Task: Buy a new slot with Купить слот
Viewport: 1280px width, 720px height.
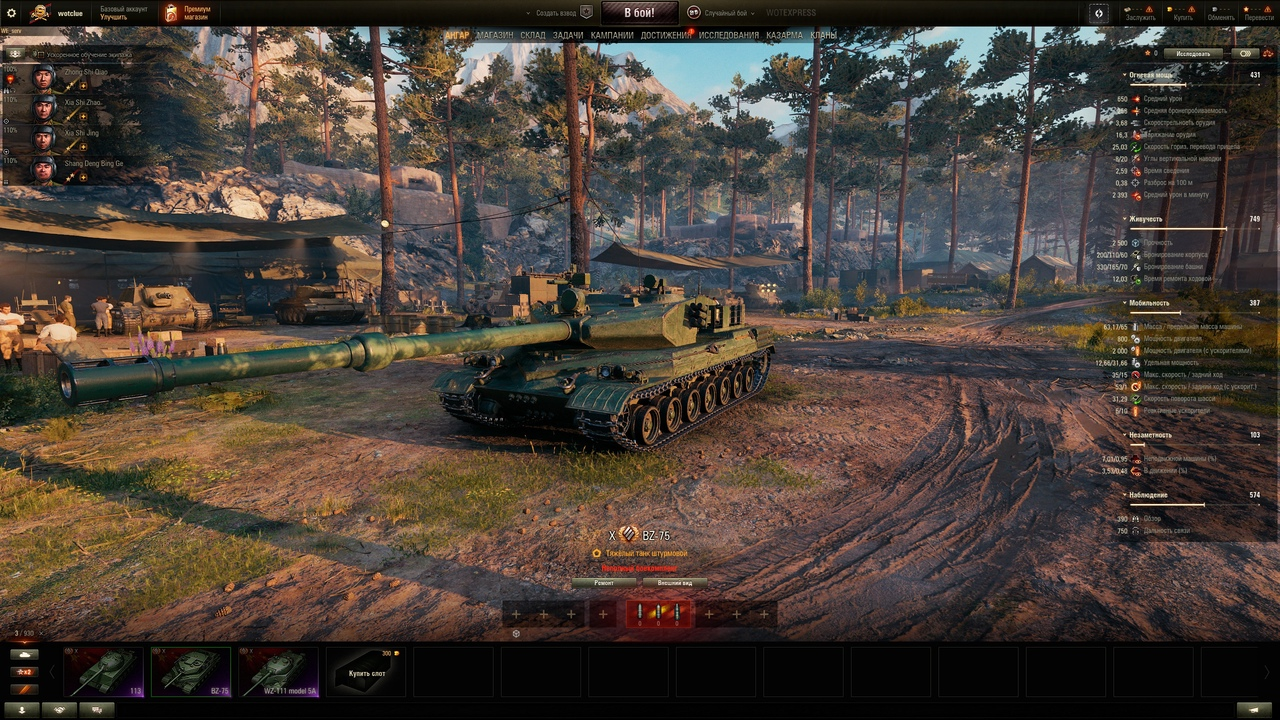Action: pos(366,671)
